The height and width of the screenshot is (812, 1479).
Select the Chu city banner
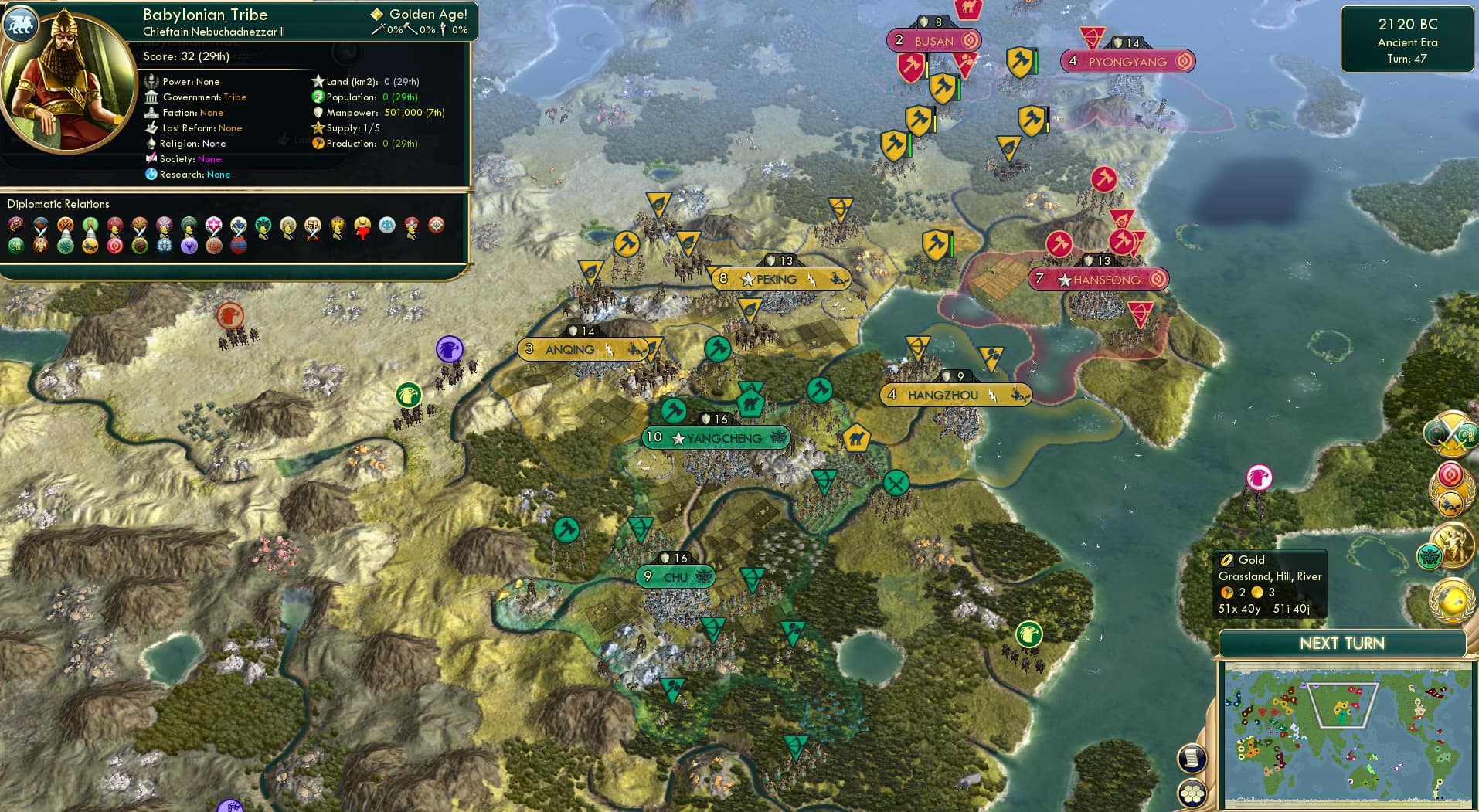[675, 576]
